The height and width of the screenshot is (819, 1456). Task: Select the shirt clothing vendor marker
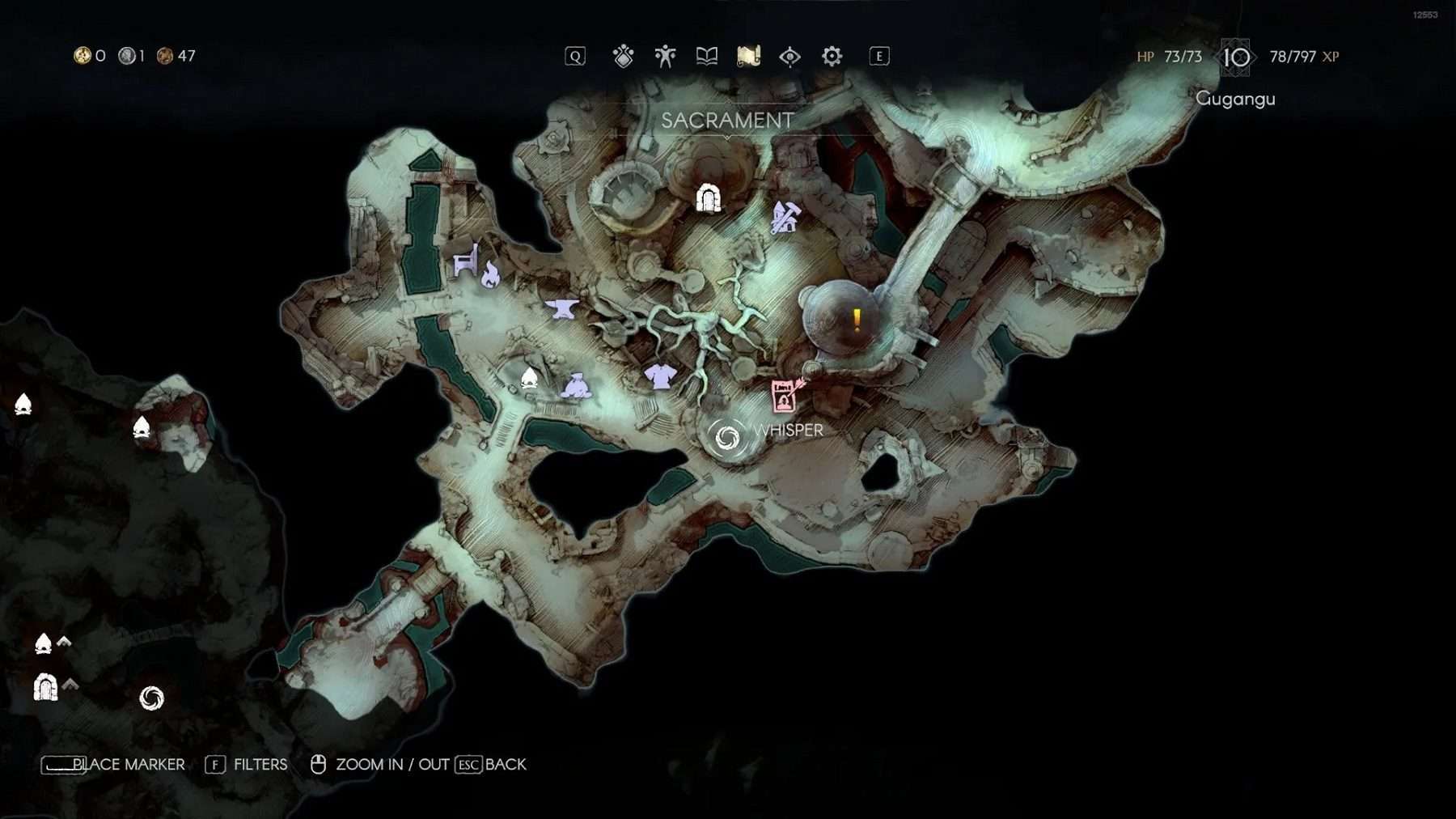(x=660, y=376)
